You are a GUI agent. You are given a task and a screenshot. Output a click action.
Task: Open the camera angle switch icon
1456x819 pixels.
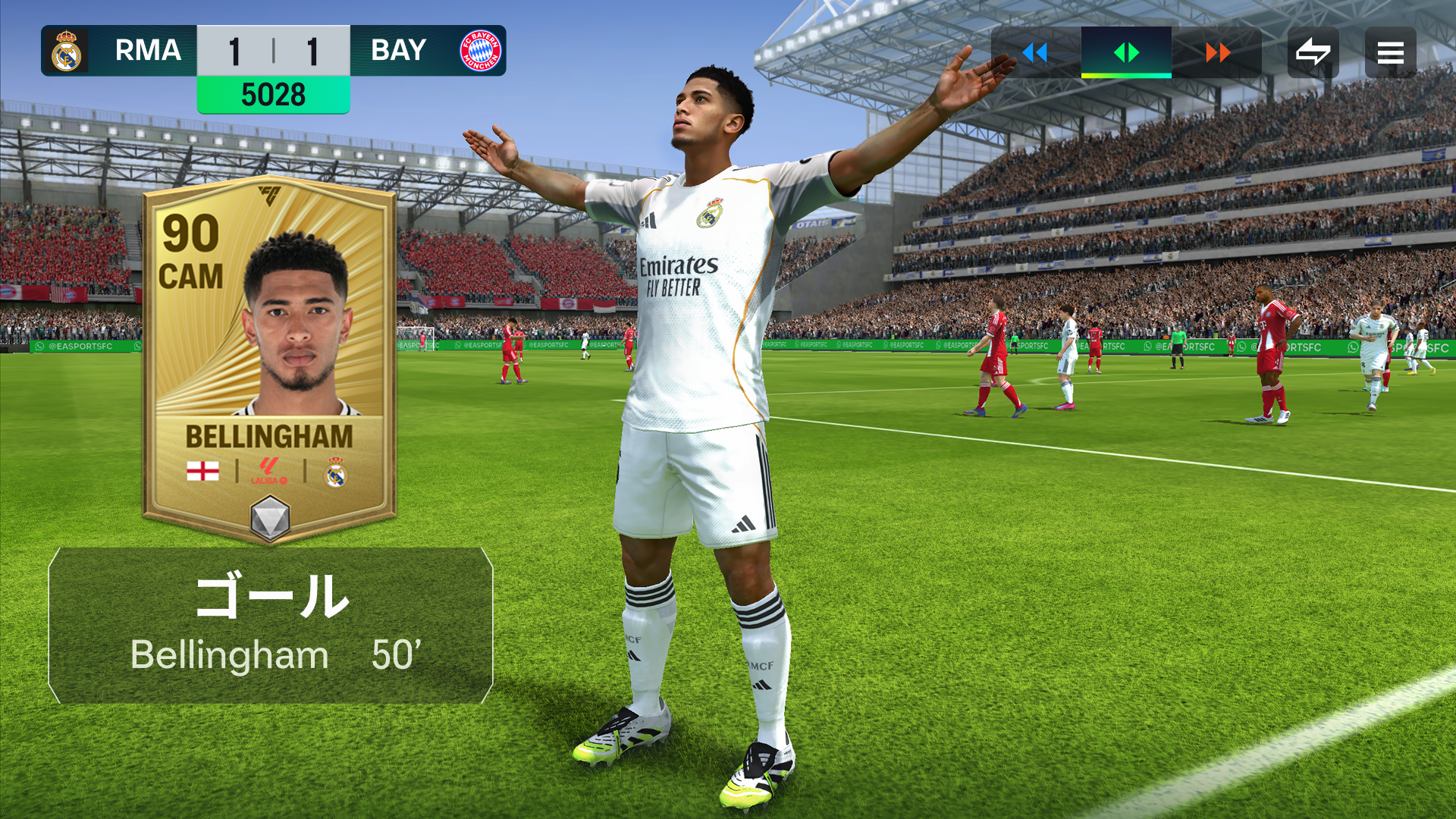tap(1313, 52)
